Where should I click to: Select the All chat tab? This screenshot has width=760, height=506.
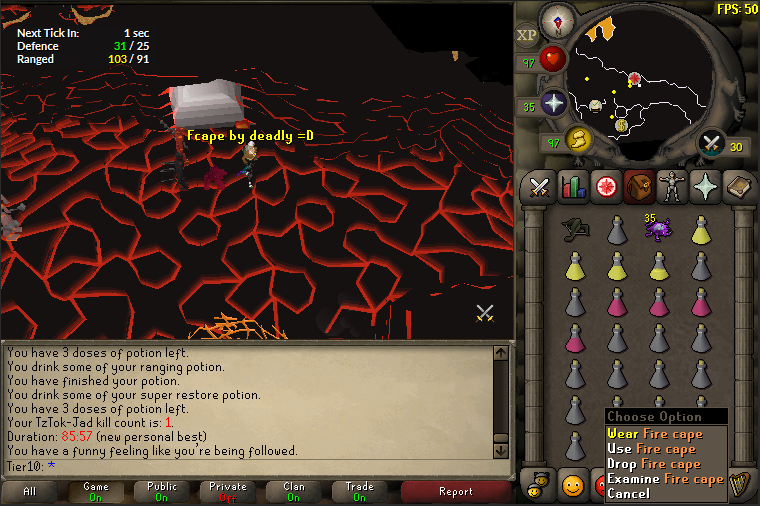(x=30, y=492)
